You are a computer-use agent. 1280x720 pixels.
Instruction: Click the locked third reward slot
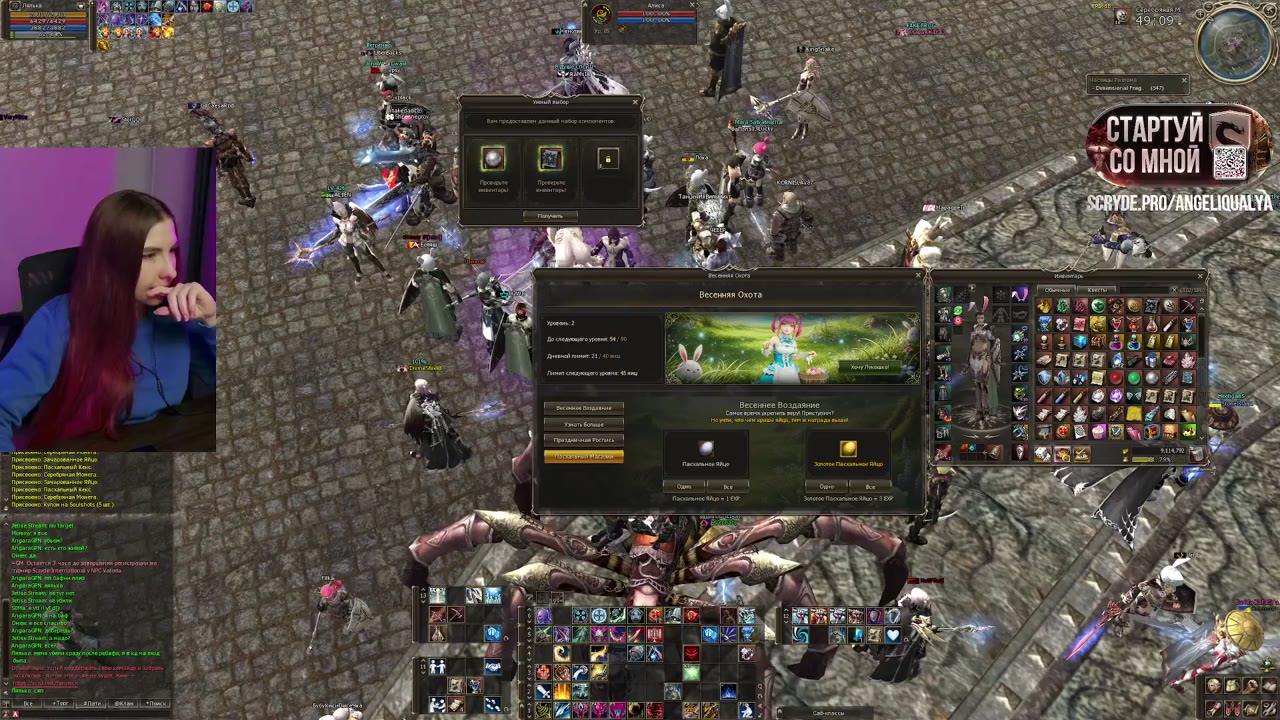point(608,159)
